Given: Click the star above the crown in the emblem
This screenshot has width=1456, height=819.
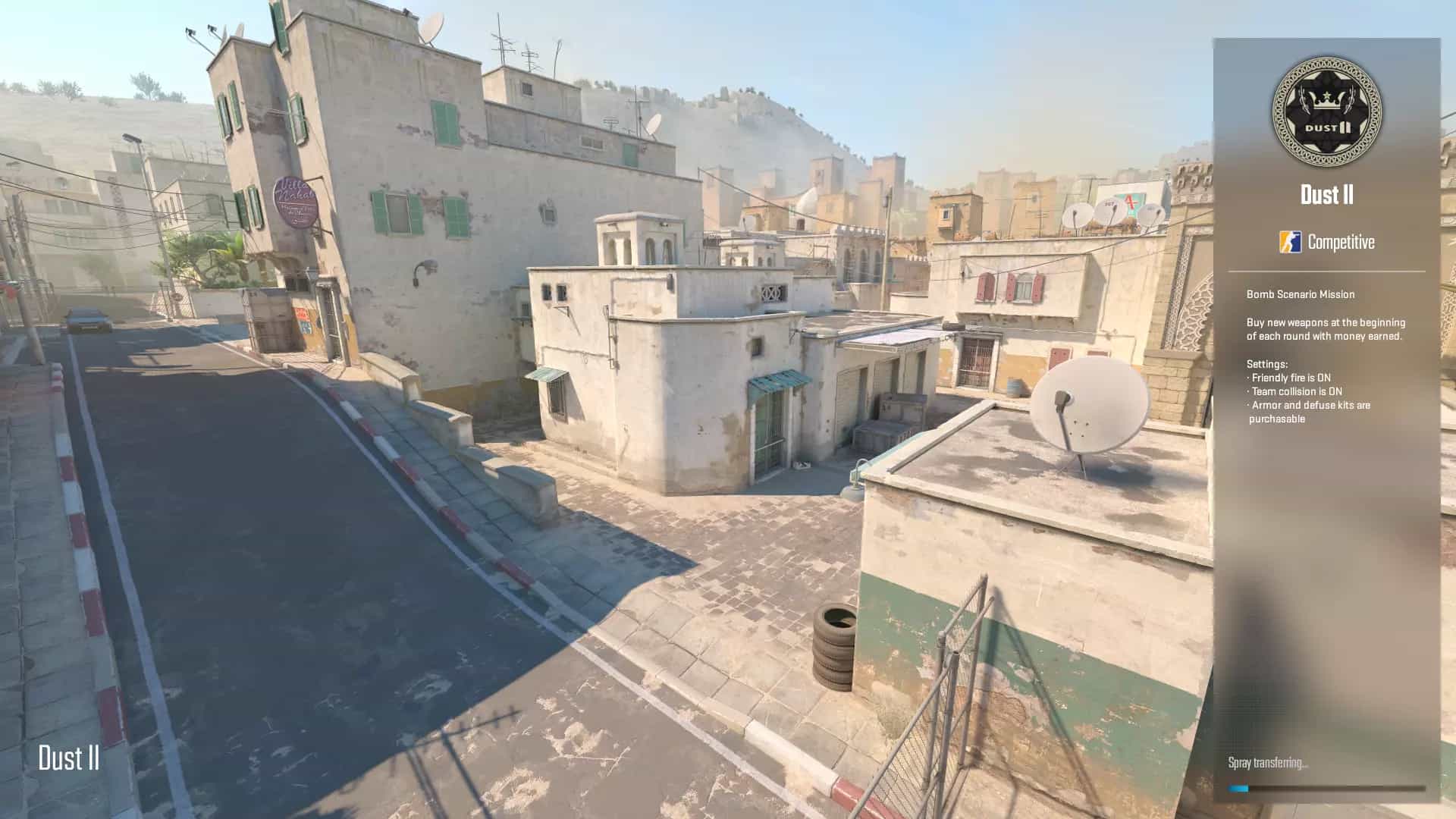Looking at the screenshot, I should point(1327,95).
